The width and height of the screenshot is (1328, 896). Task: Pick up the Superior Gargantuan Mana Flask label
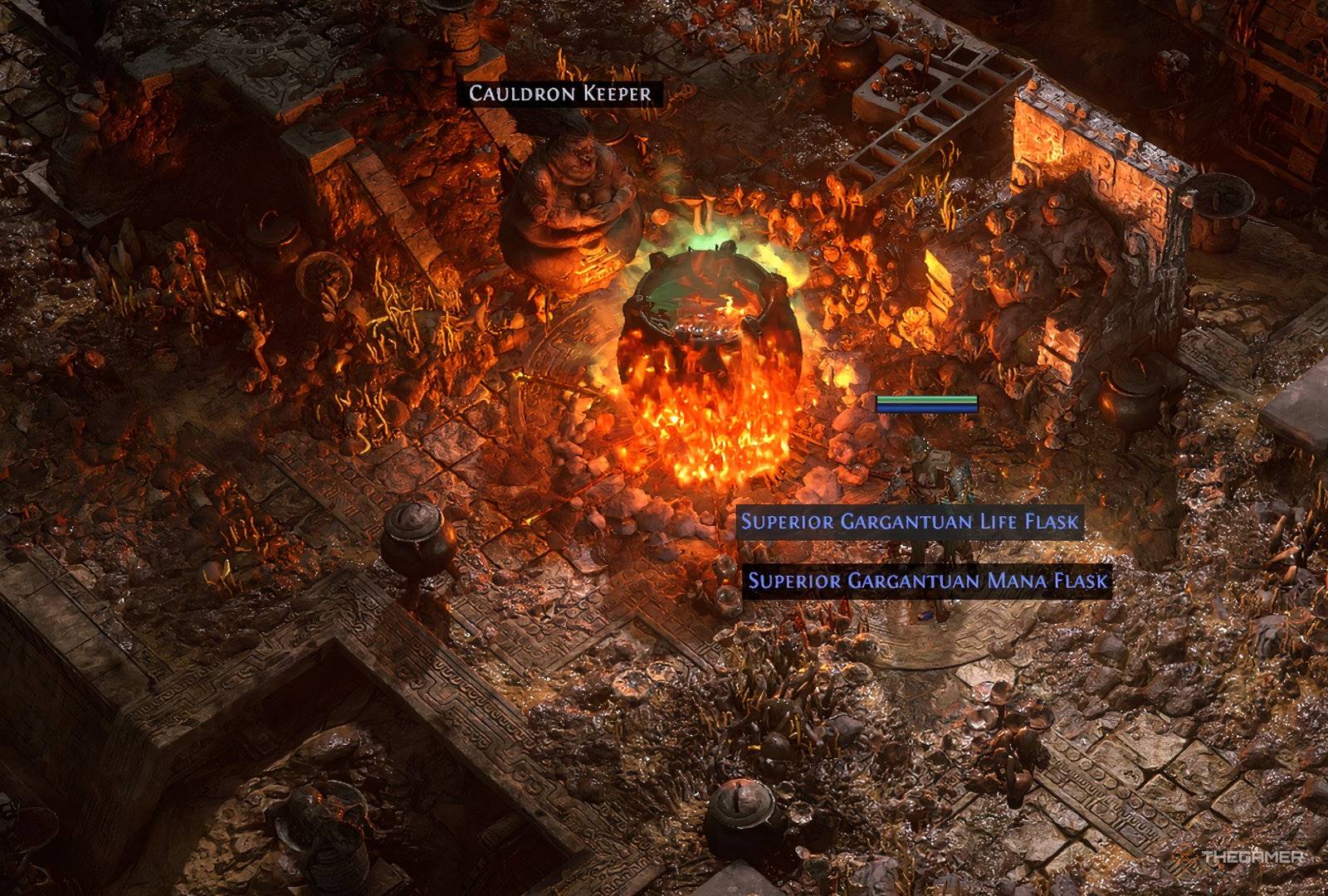tap(927, 580)
